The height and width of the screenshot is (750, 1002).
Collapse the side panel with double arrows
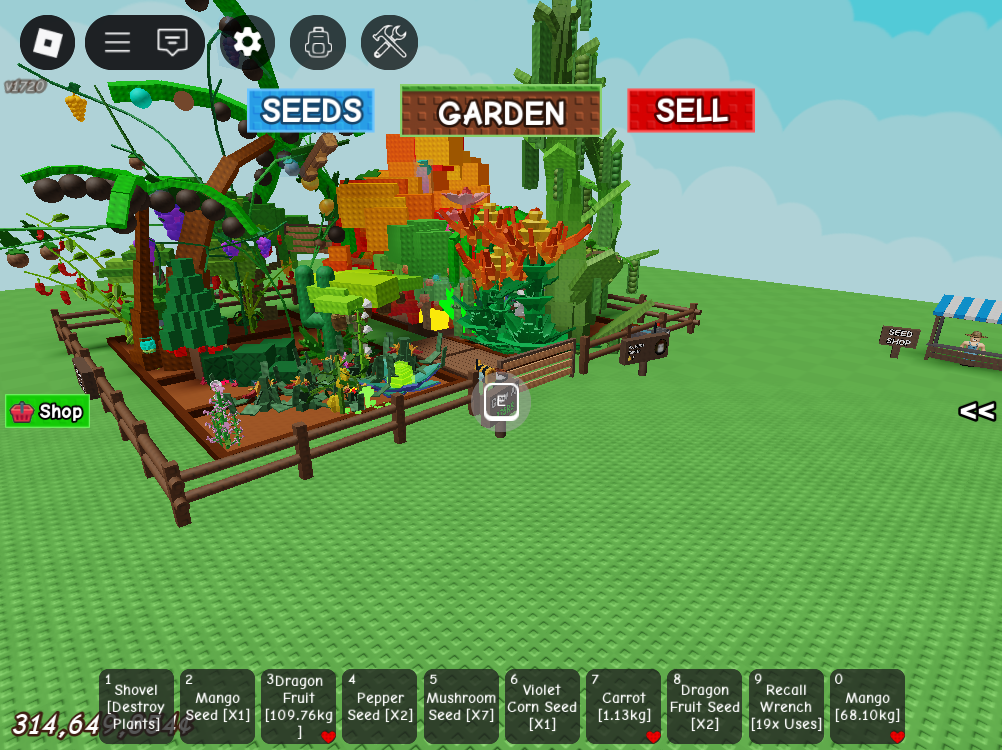977,411
